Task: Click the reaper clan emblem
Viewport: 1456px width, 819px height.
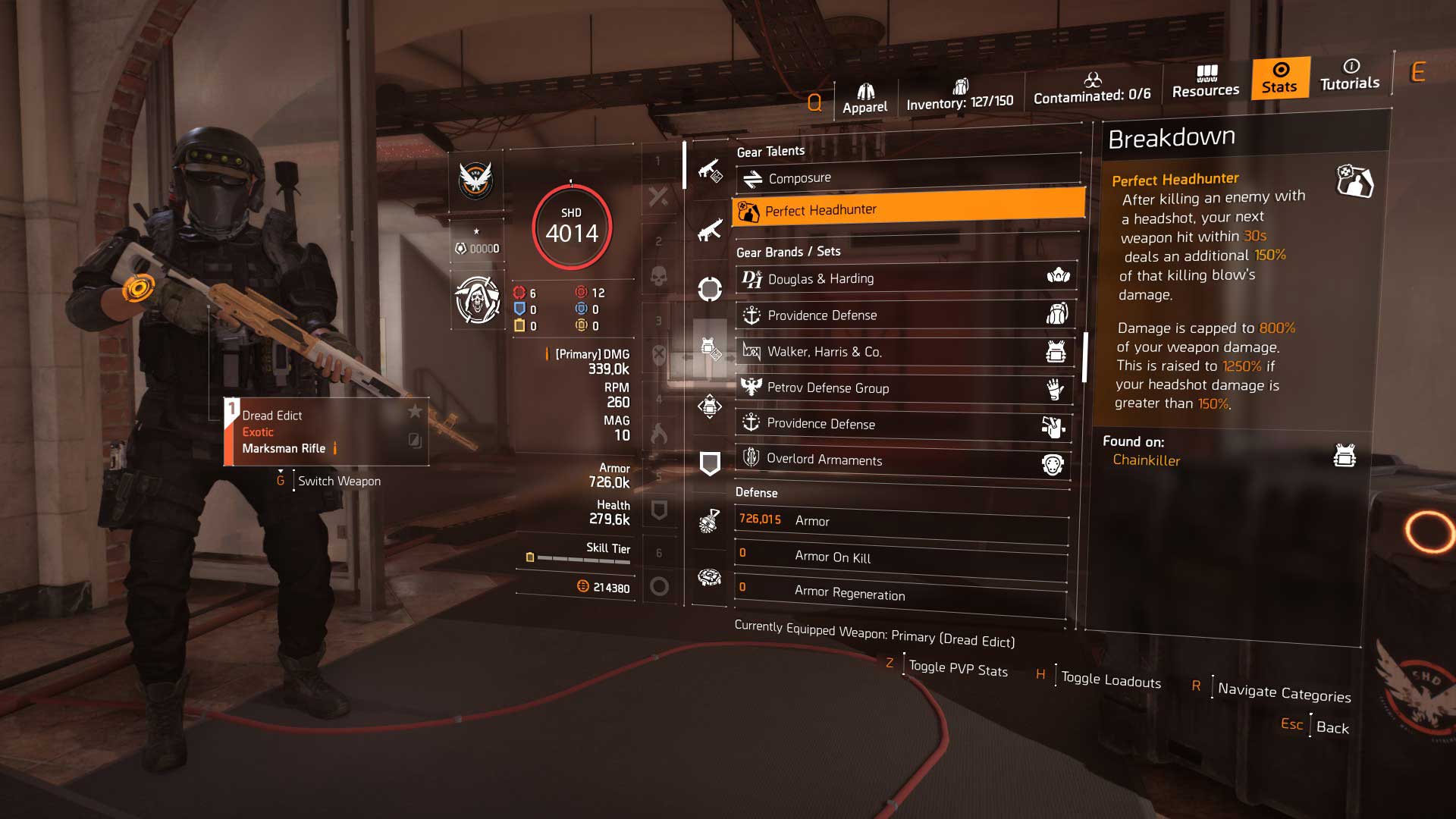Action: (476, 300)
